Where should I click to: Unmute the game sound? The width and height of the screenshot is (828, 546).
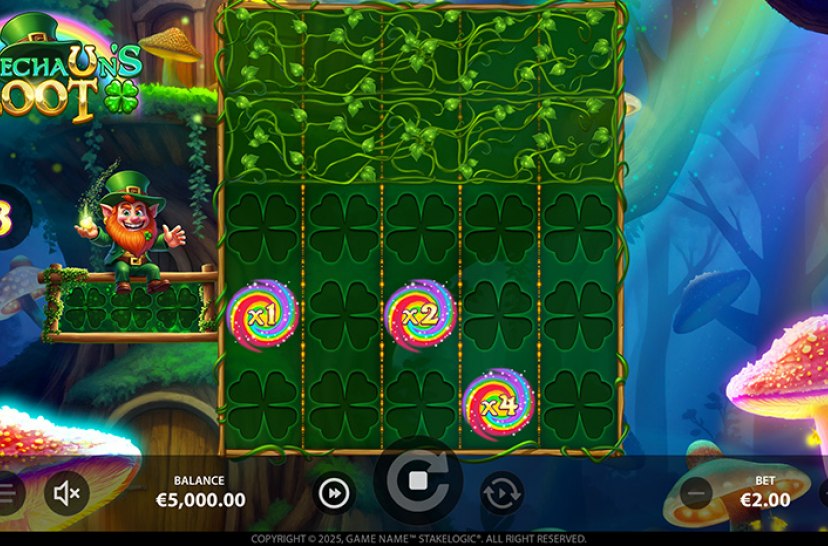(x=68, y=492)
